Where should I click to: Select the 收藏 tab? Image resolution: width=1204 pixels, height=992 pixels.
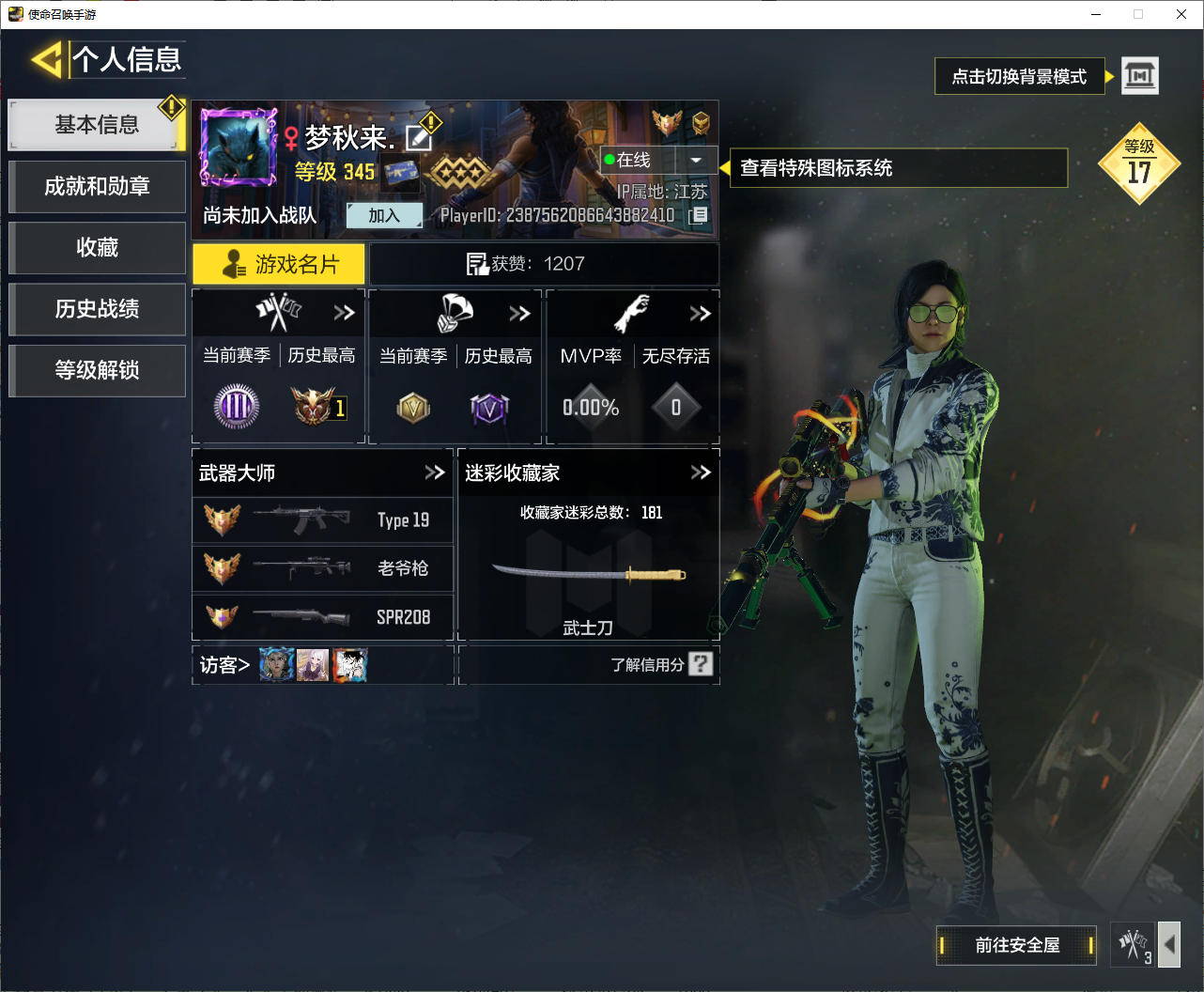[97, 248]
